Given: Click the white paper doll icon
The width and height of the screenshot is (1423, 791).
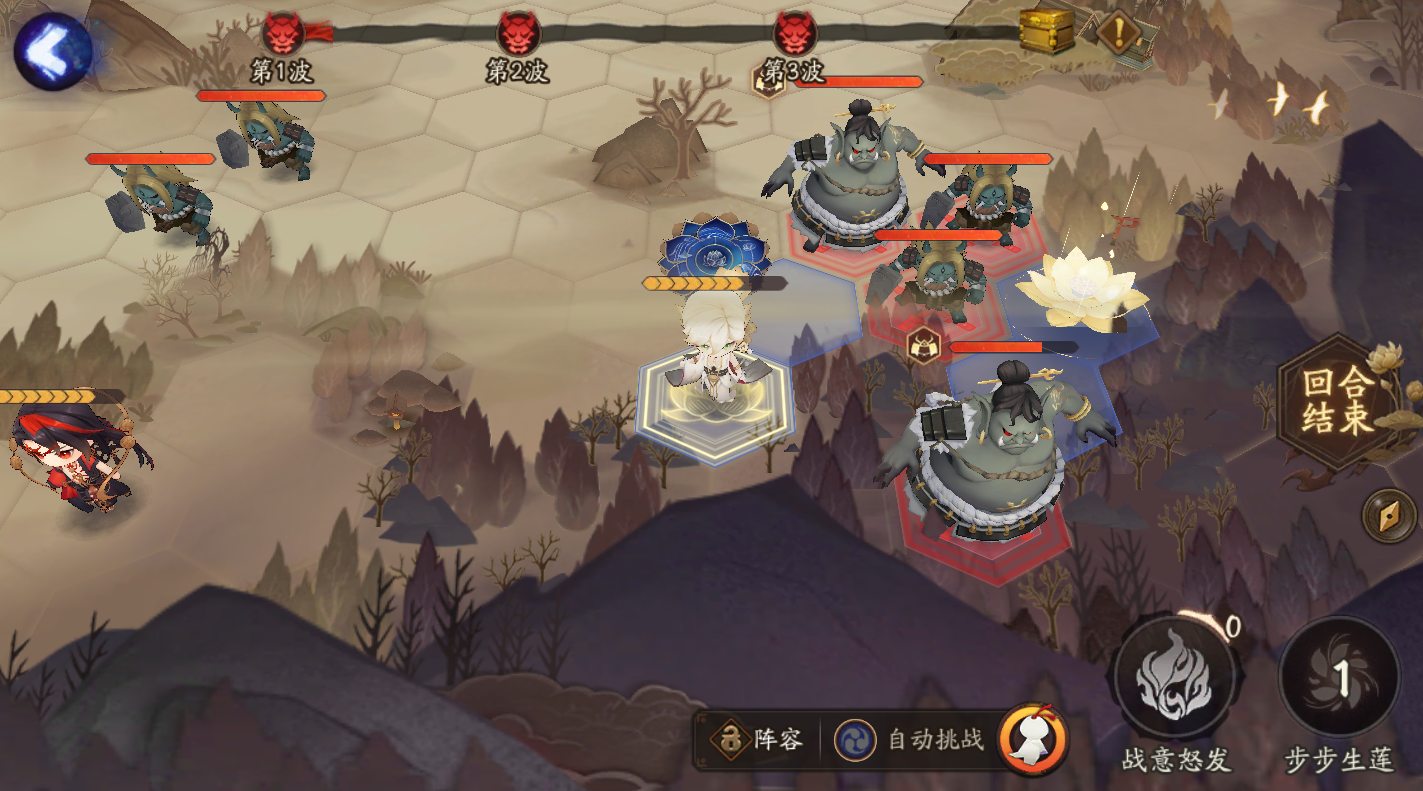Looking at the screenshot, I should point(1033,740).
